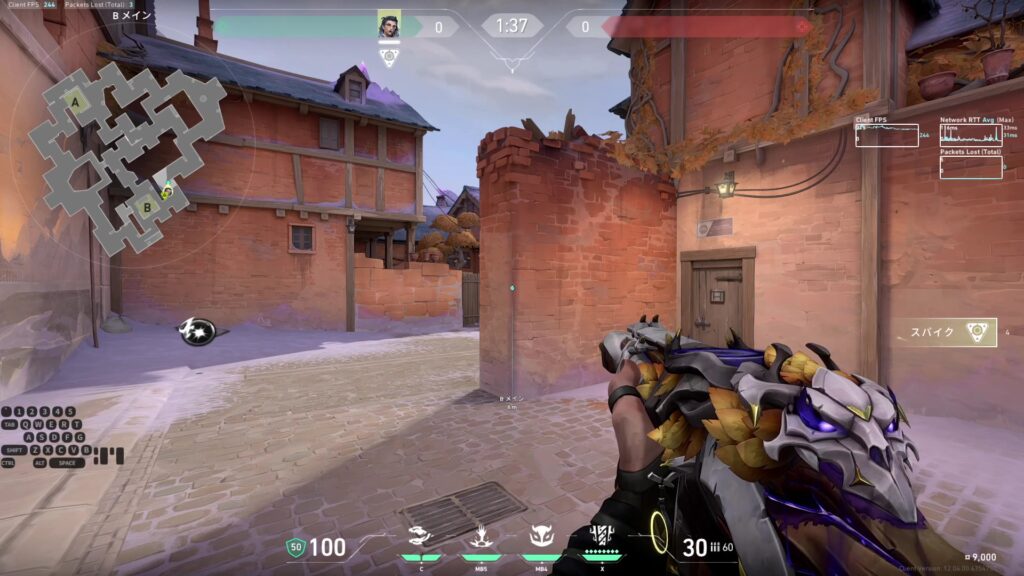Image resolution: width=1024 pixels, height=576 pixels.
Task: Click the shield armor icon showing 50
Action: (295, 546)
